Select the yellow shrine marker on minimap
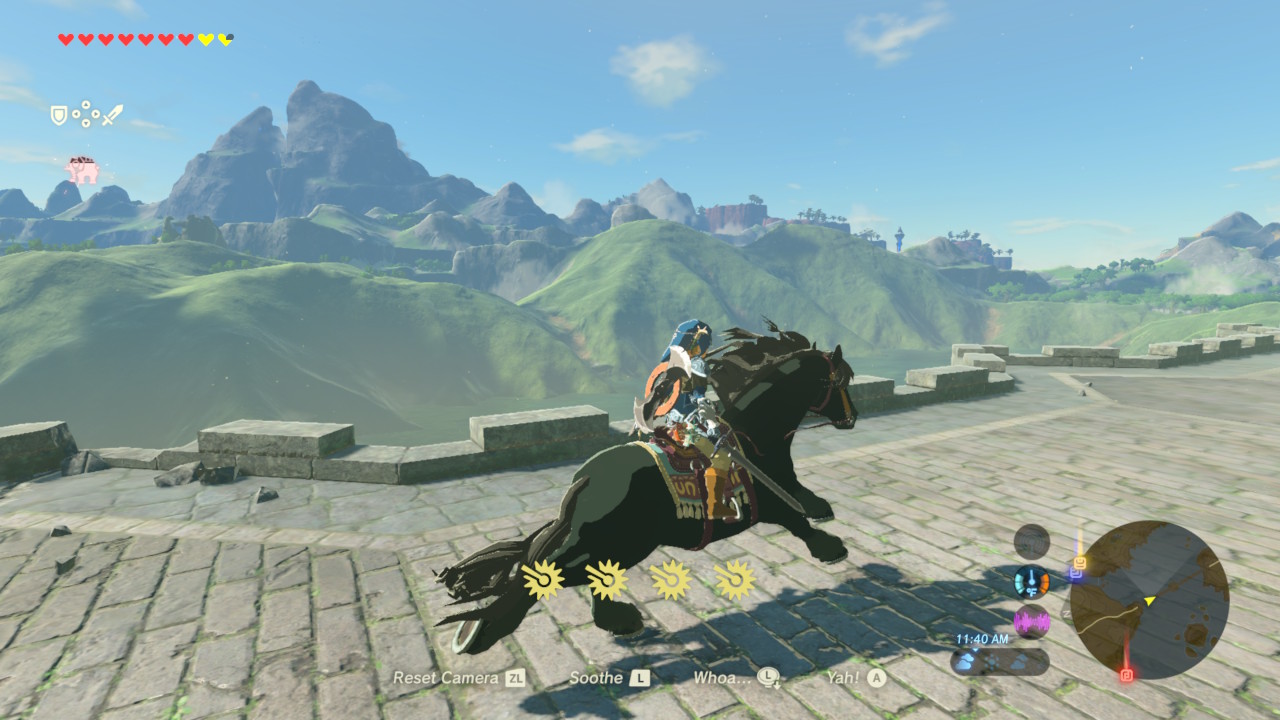Image resolution: width=1280 pixels, height=720 pixels. [x=1079, y=562]
